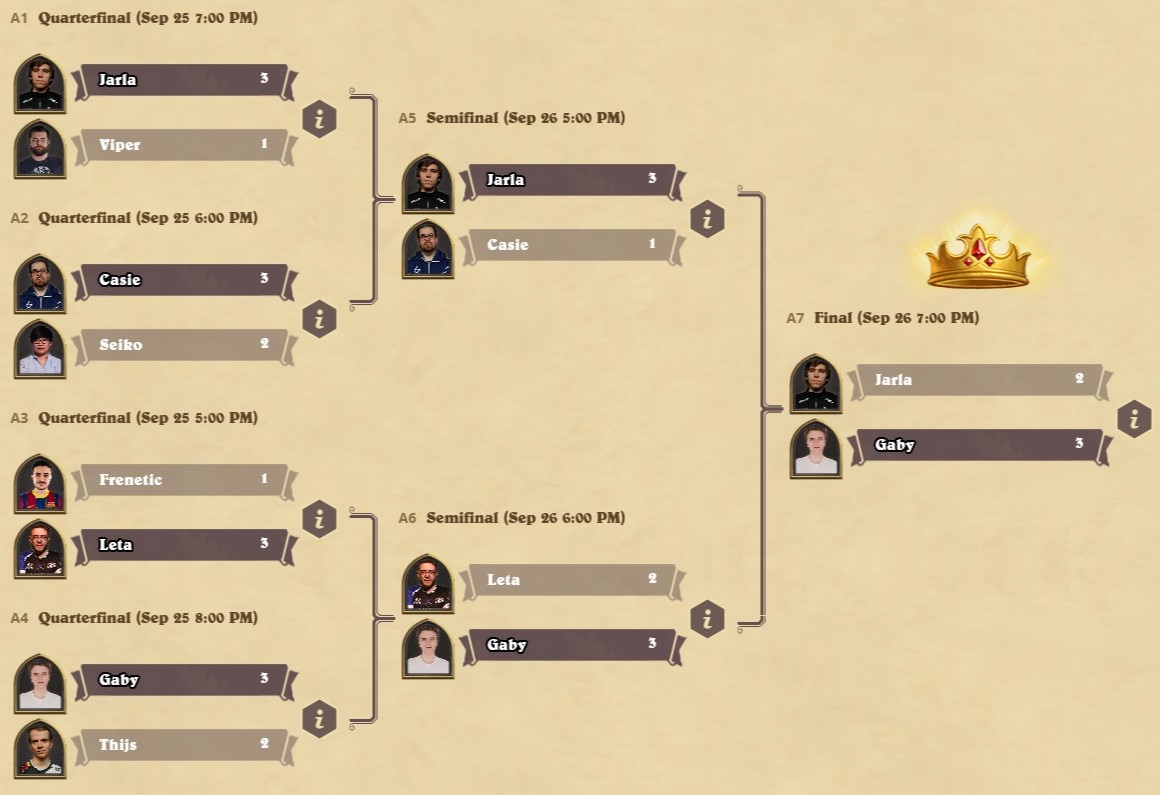Viewport: 1160px width, 795px height.
Task: Show details for quarterfinal A2 match
Action: pos(319,319)
